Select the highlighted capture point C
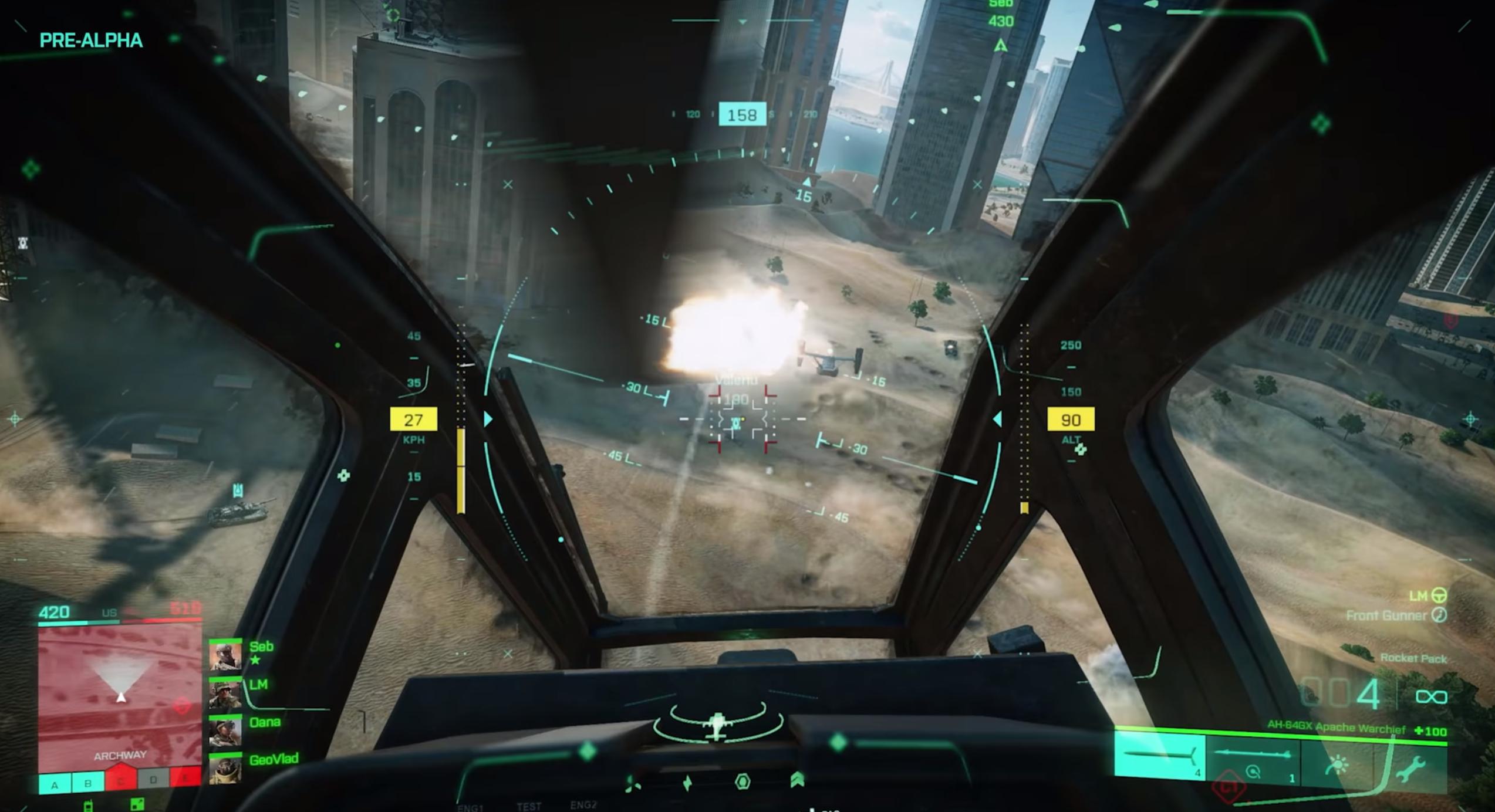Screen dimensions: 1495x812 [121, 780]
